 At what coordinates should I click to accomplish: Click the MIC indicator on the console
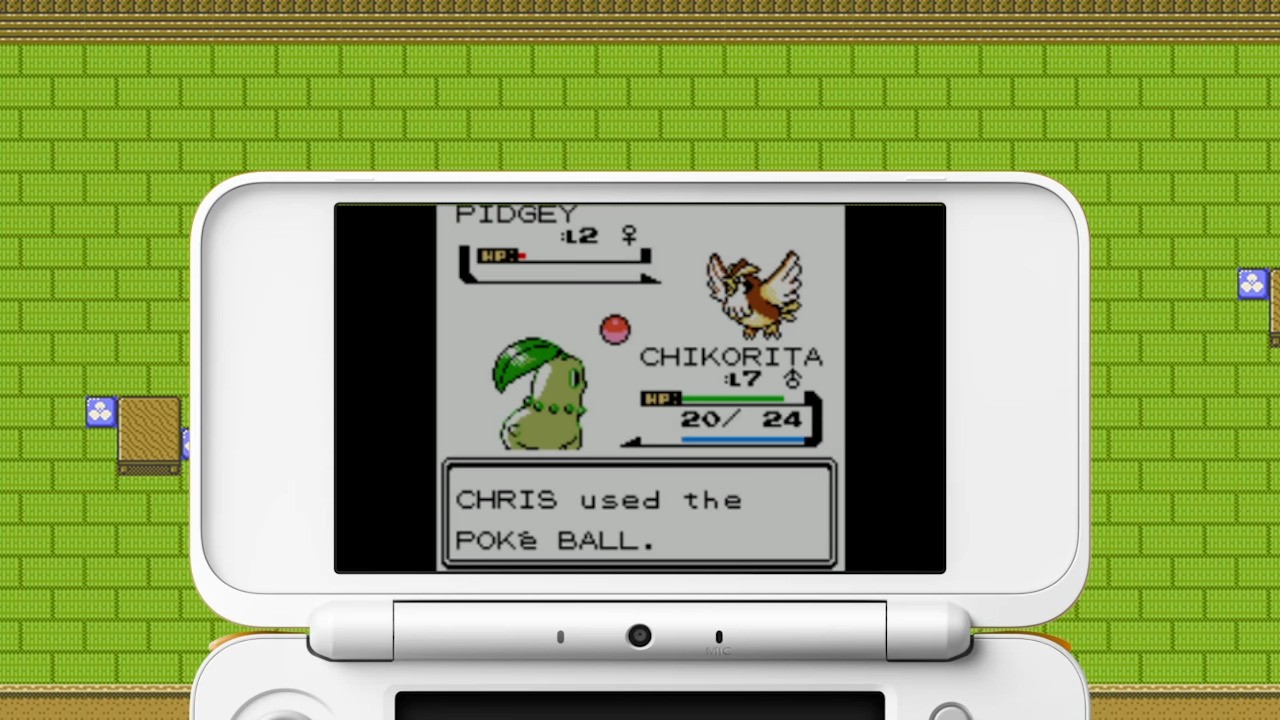tap(718, 645)
